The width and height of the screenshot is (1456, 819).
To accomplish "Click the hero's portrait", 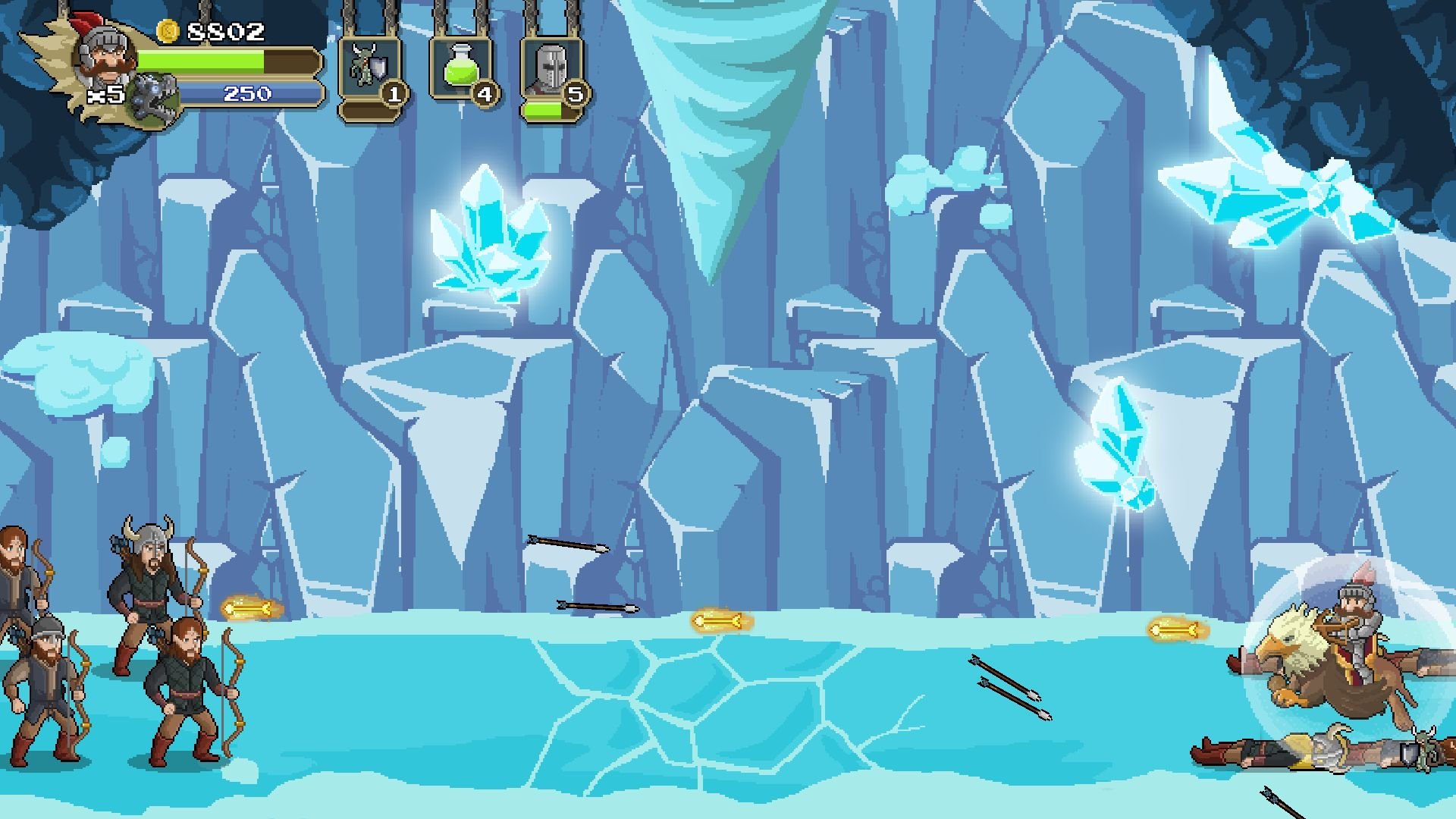I will click(x=105, y=57).
